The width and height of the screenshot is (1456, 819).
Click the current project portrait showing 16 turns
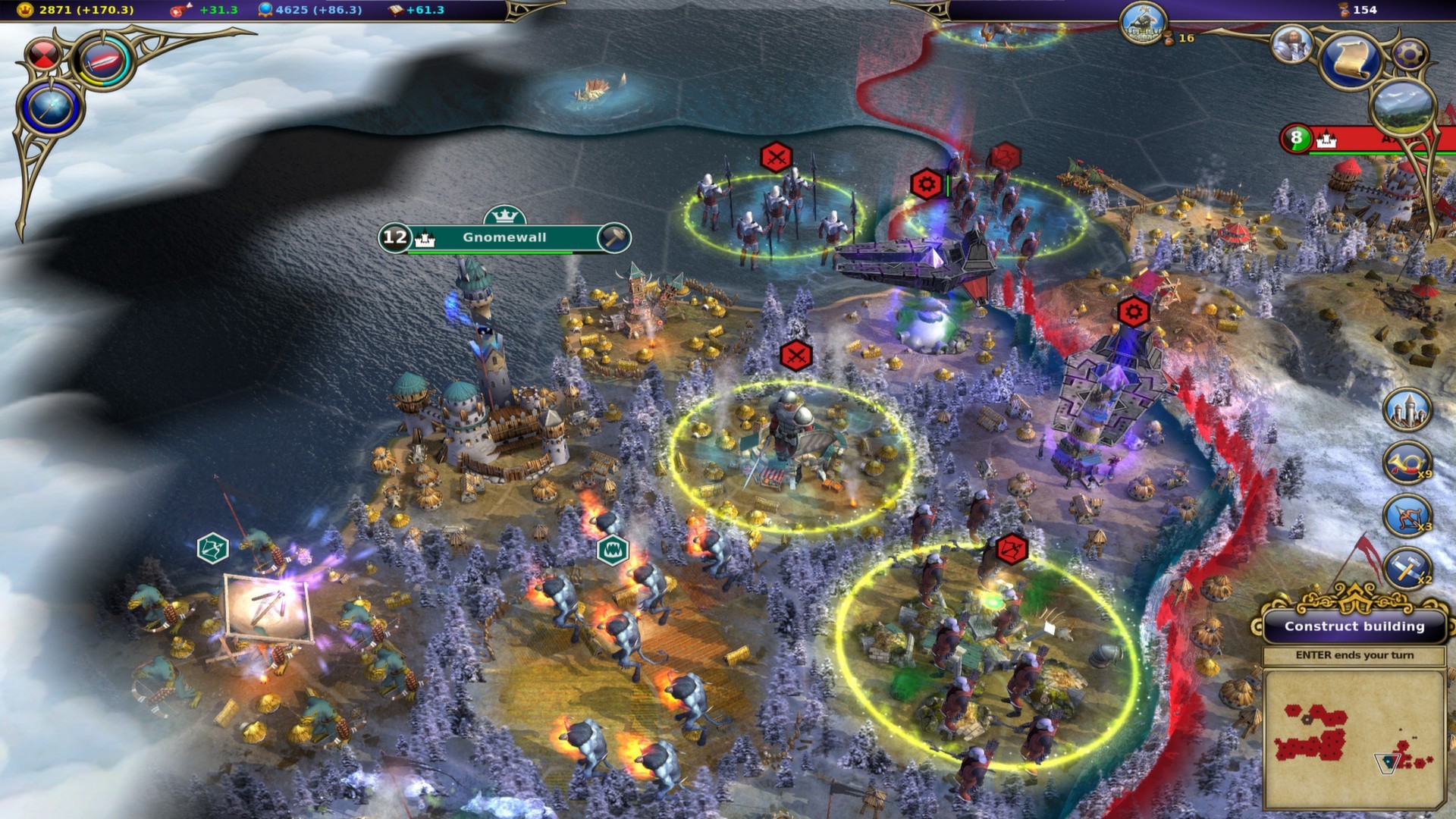1143,23
